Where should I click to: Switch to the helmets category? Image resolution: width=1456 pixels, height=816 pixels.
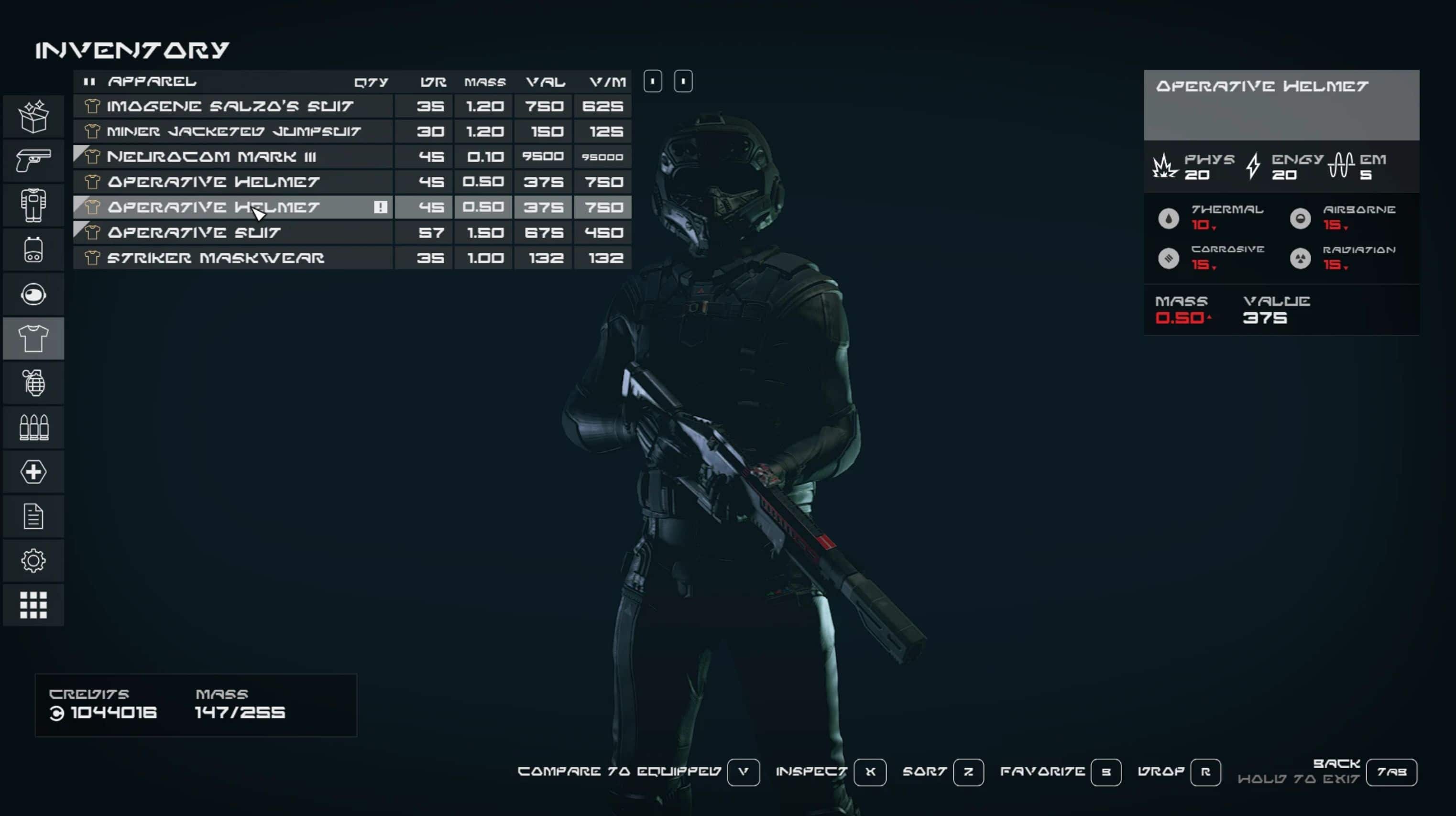[x=33, y=294]
